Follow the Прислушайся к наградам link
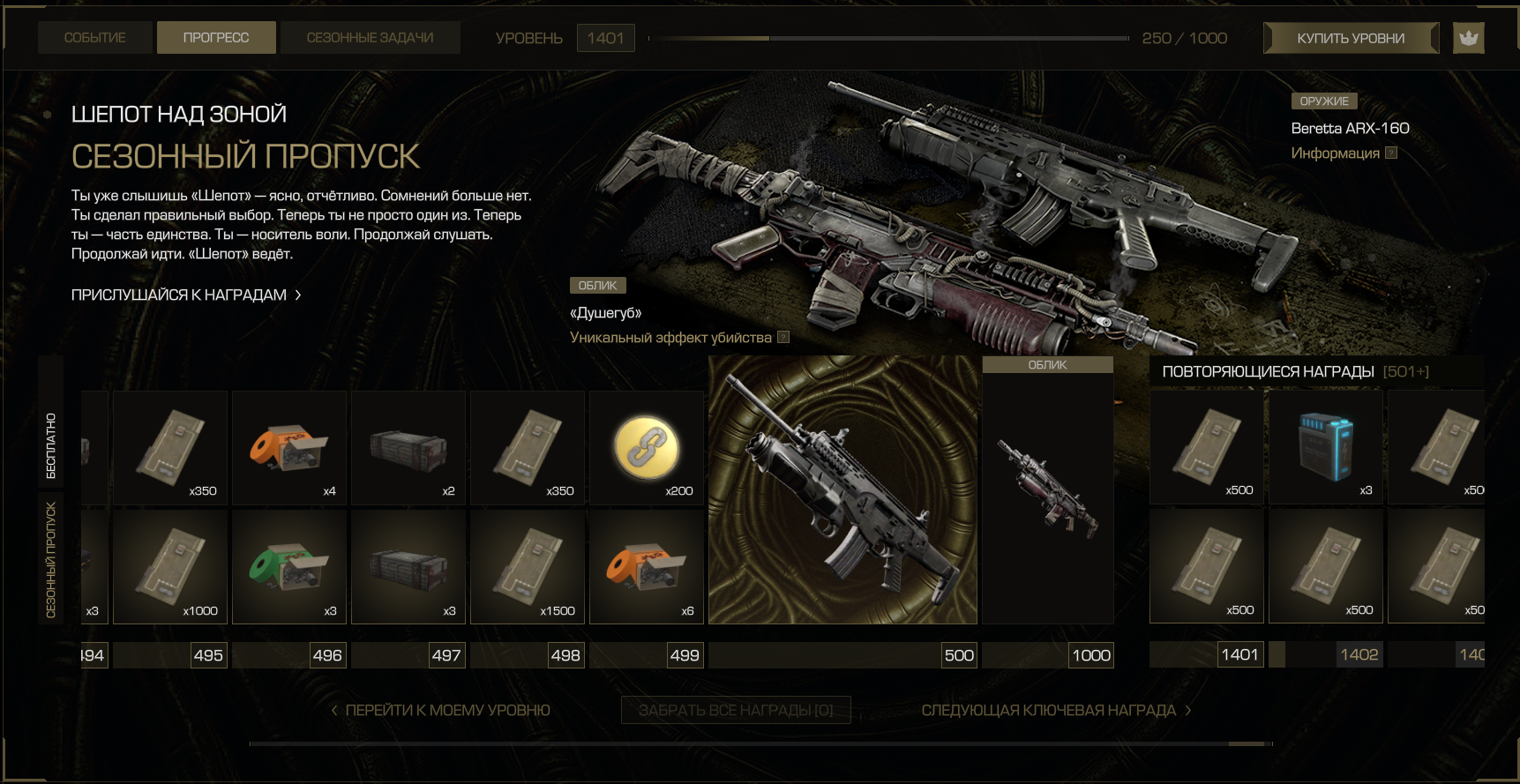 click(x=186, y=295)
